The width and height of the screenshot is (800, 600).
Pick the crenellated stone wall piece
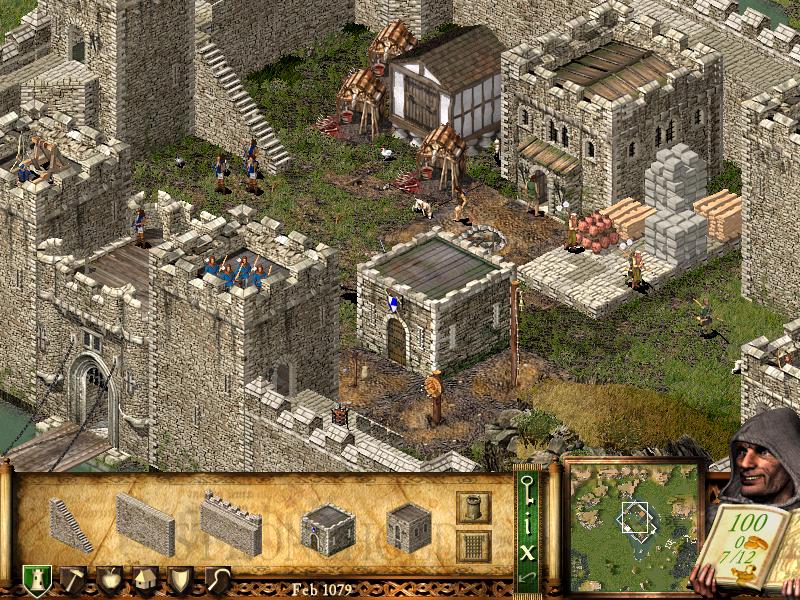tap(230, 521)
